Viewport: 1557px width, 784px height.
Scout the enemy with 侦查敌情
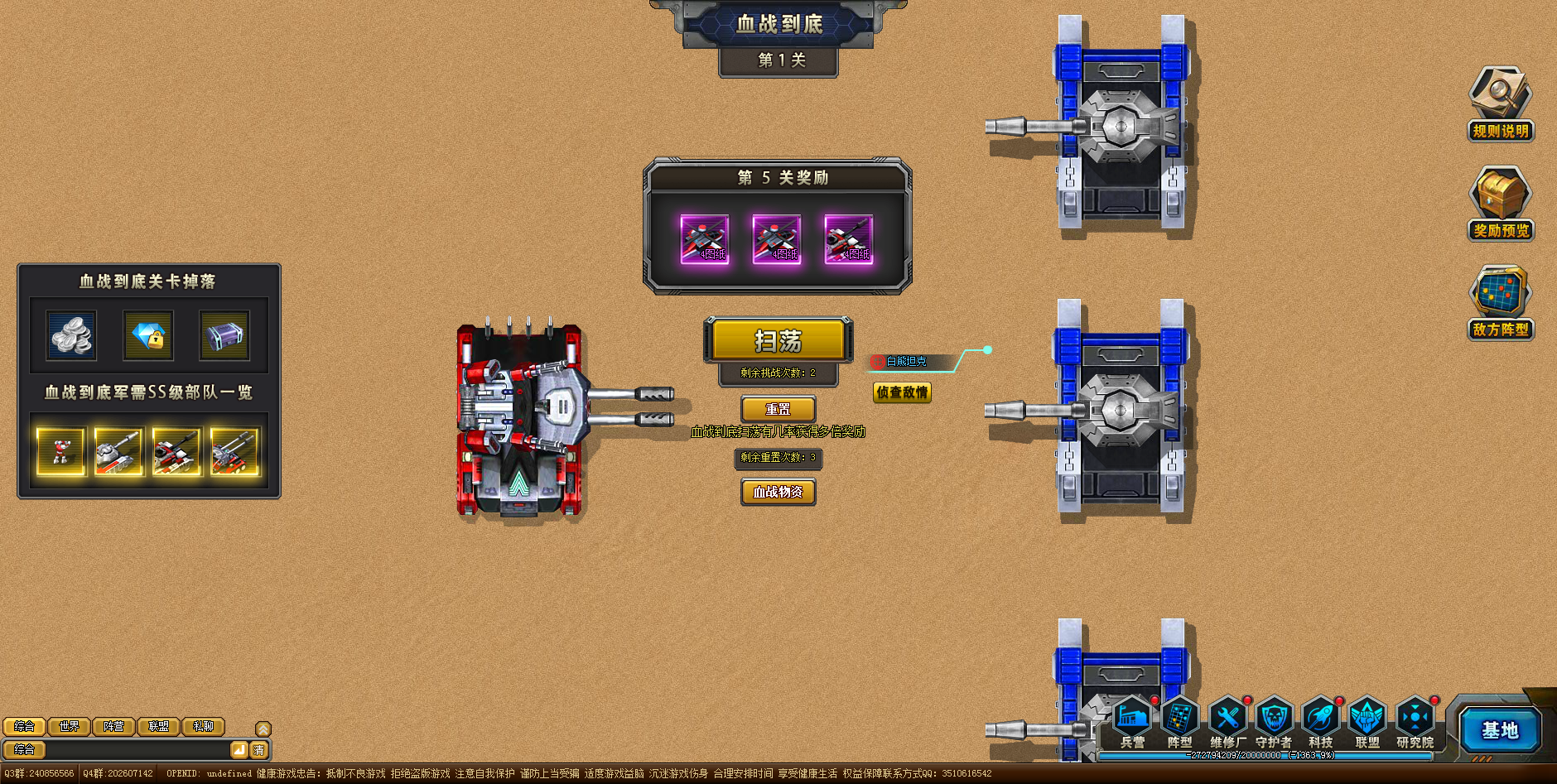coord(902,392)
